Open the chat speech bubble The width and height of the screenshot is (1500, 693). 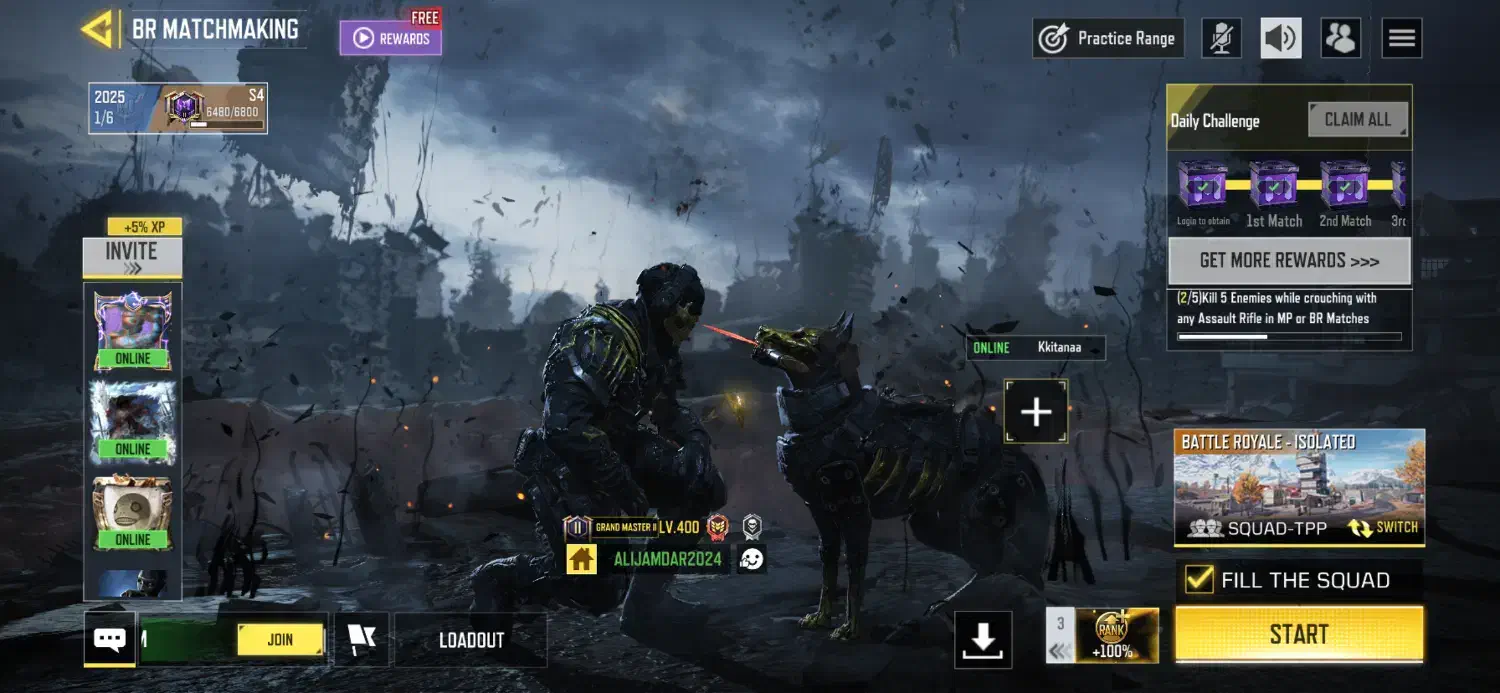click(x=109, y=638)
